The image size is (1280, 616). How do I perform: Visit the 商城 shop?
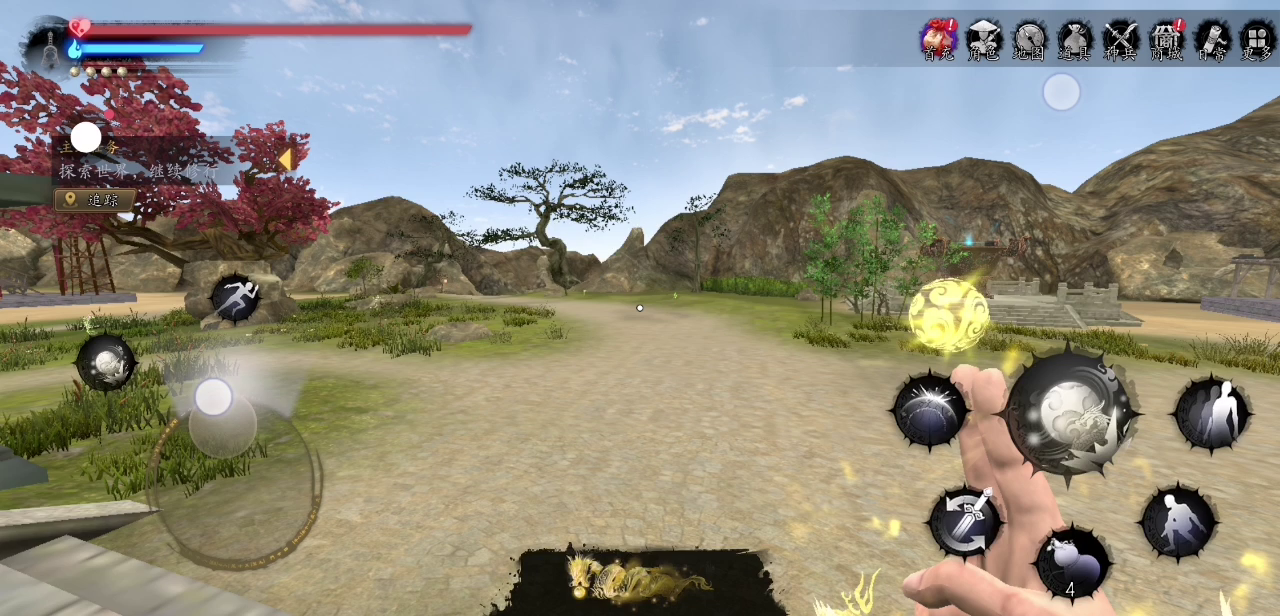(x=1166, y=40)
